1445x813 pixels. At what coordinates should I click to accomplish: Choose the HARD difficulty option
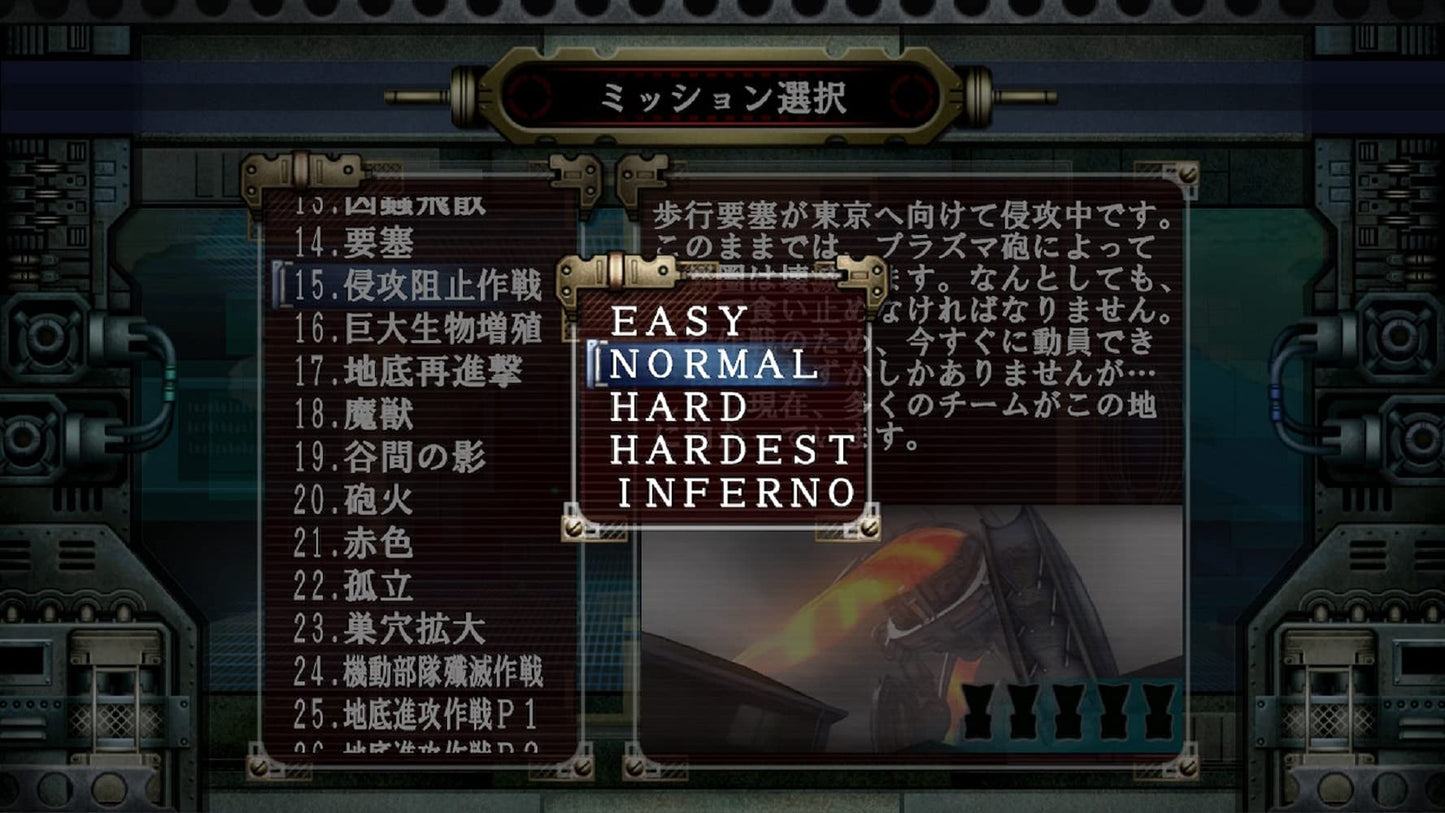coord(680,406)
